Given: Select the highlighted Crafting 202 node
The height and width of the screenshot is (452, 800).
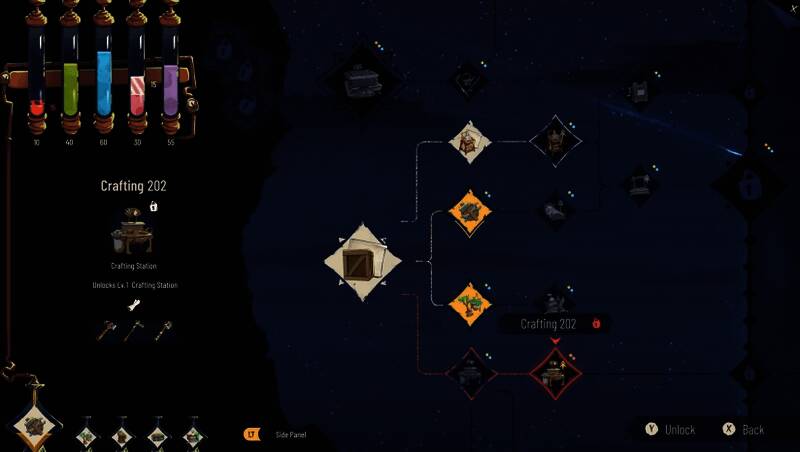Looking at the screenshot, I should click(x=554, y=369).
